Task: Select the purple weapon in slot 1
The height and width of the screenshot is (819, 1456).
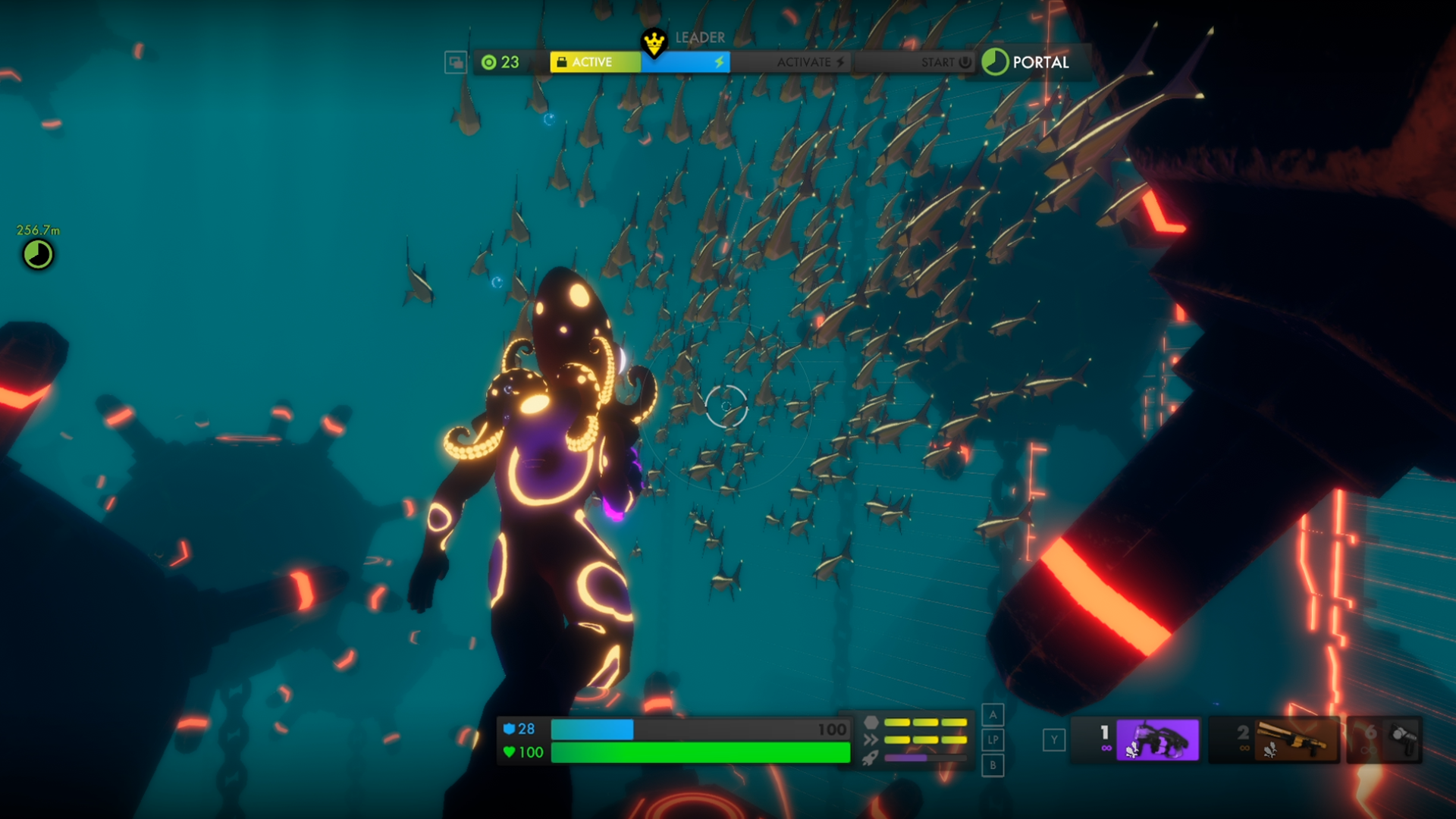Action: point(1156,739)
